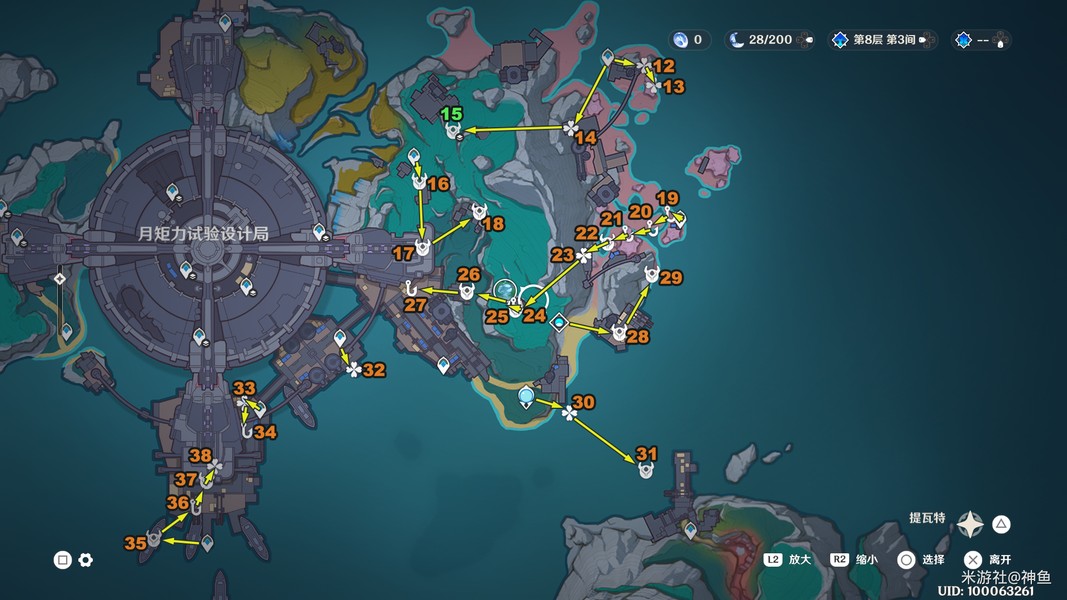This screenshot has height=600, width=1067.
Task: Select the clover pin labeled 30
Action: coord(569,412)
